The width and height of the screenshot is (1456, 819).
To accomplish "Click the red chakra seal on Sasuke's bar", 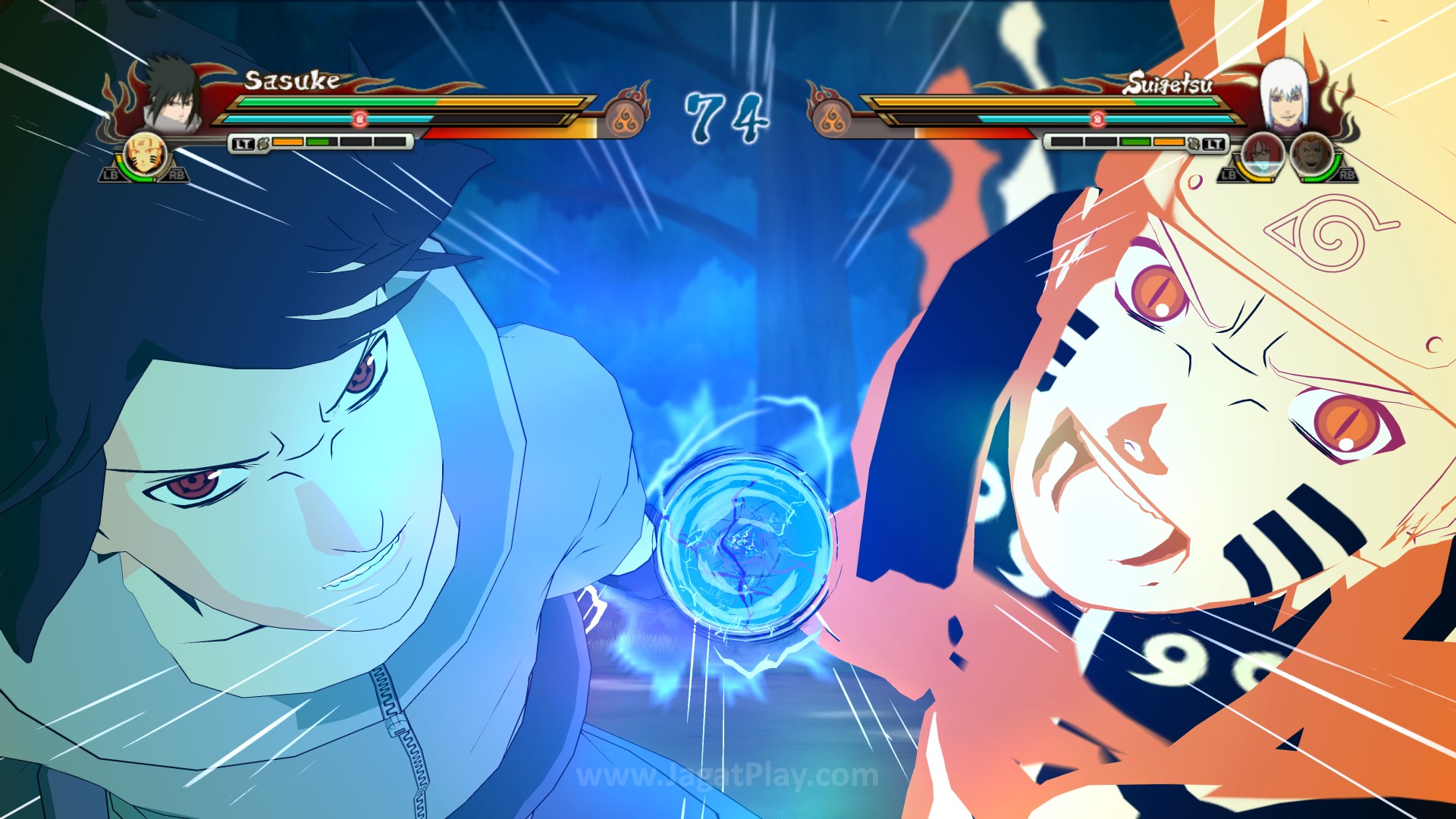I will point(360,120).
